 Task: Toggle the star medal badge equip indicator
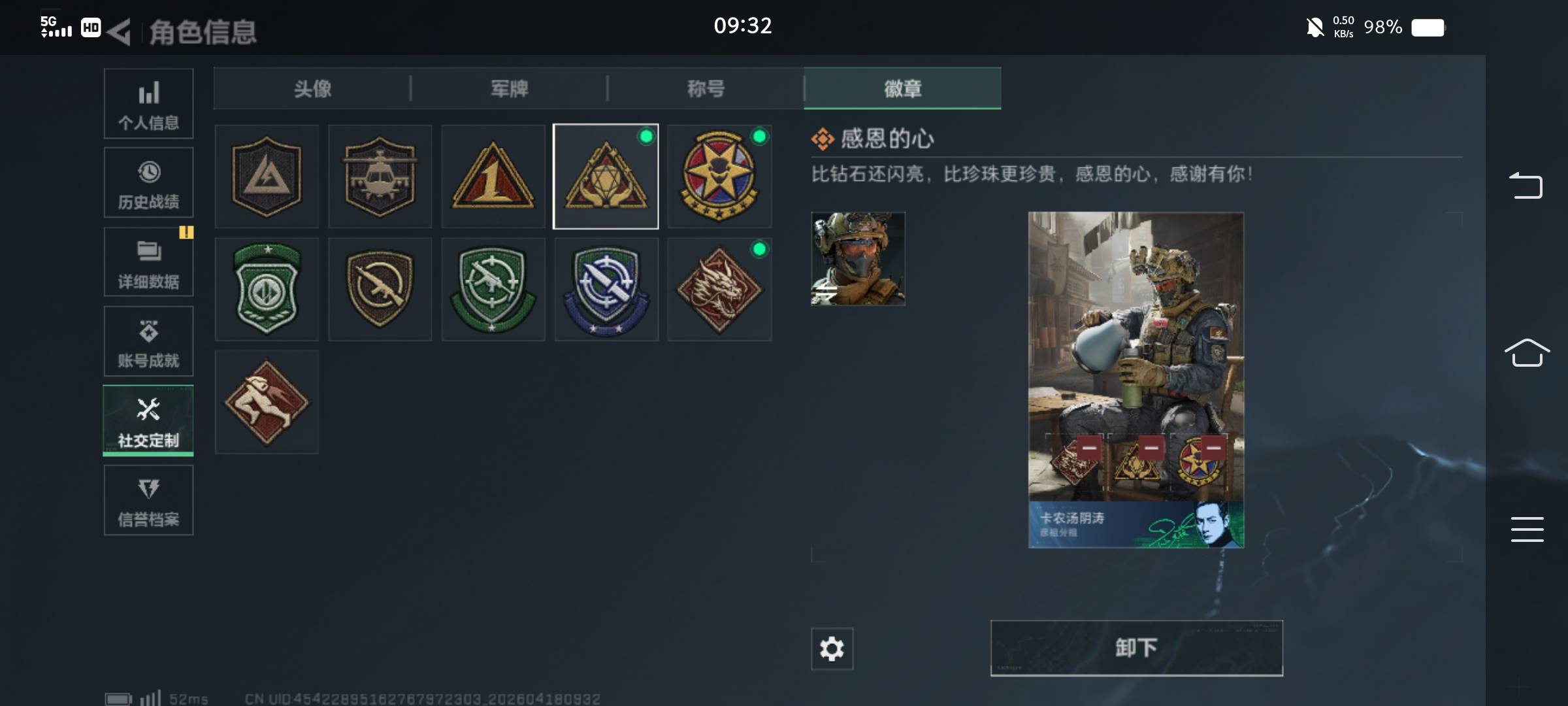pos(759,136)
